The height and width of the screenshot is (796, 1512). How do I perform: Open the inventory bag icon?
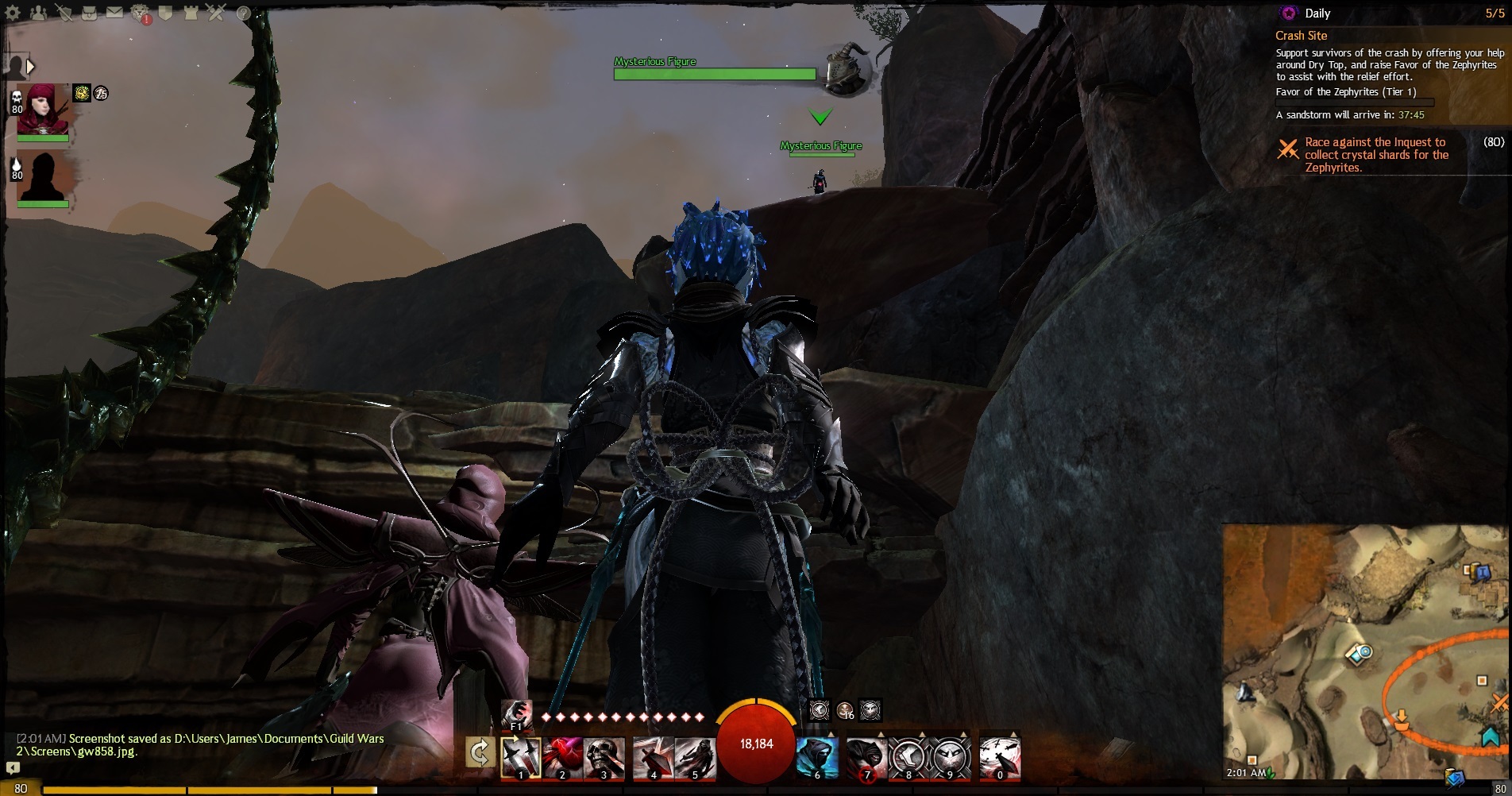click(x=89, y=13)
